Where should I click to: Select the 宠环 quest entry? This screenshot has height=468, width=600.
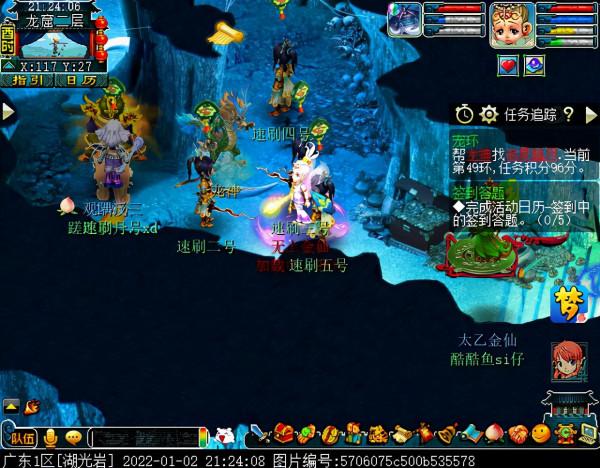[x=465, y=139]
